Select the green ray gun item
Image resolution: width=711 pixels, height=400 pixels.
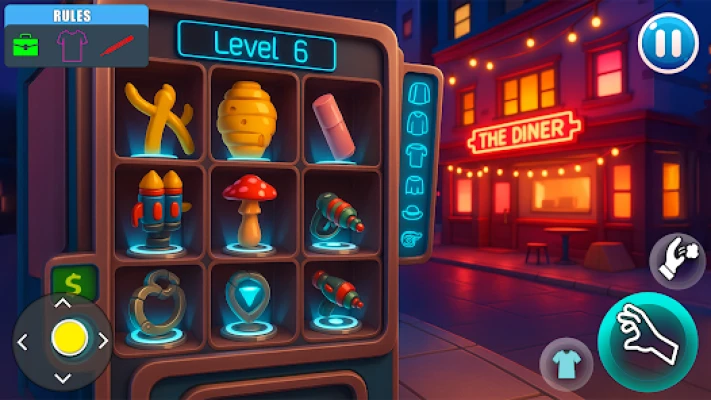point(334,214)
